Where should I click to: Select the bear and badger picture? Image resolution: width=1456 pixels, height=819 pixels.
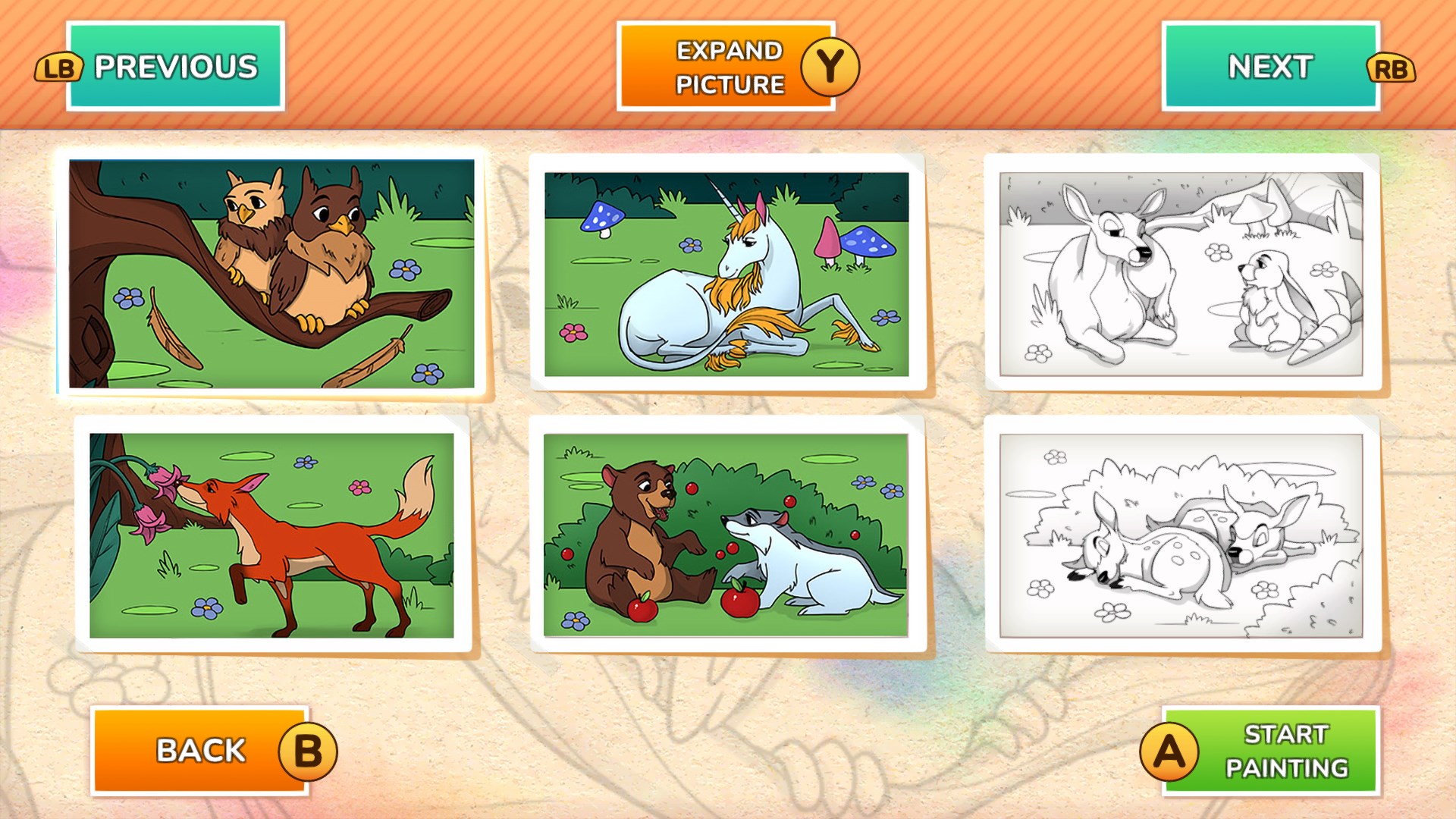[x=728, y=542]
